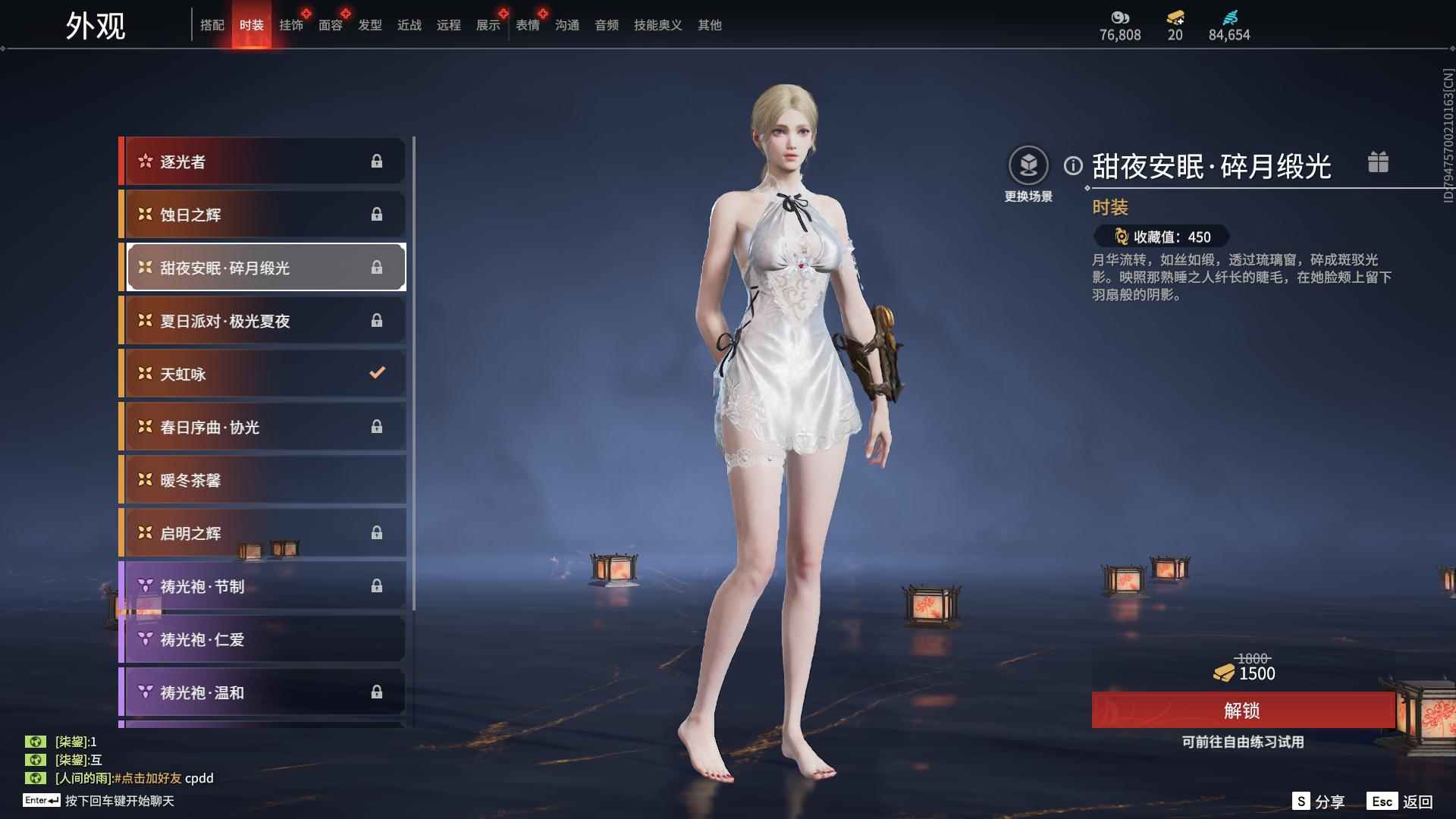The image size is (1456, 819).
Task: Switch to the 挂饰 tab
Action: point(291,24)
